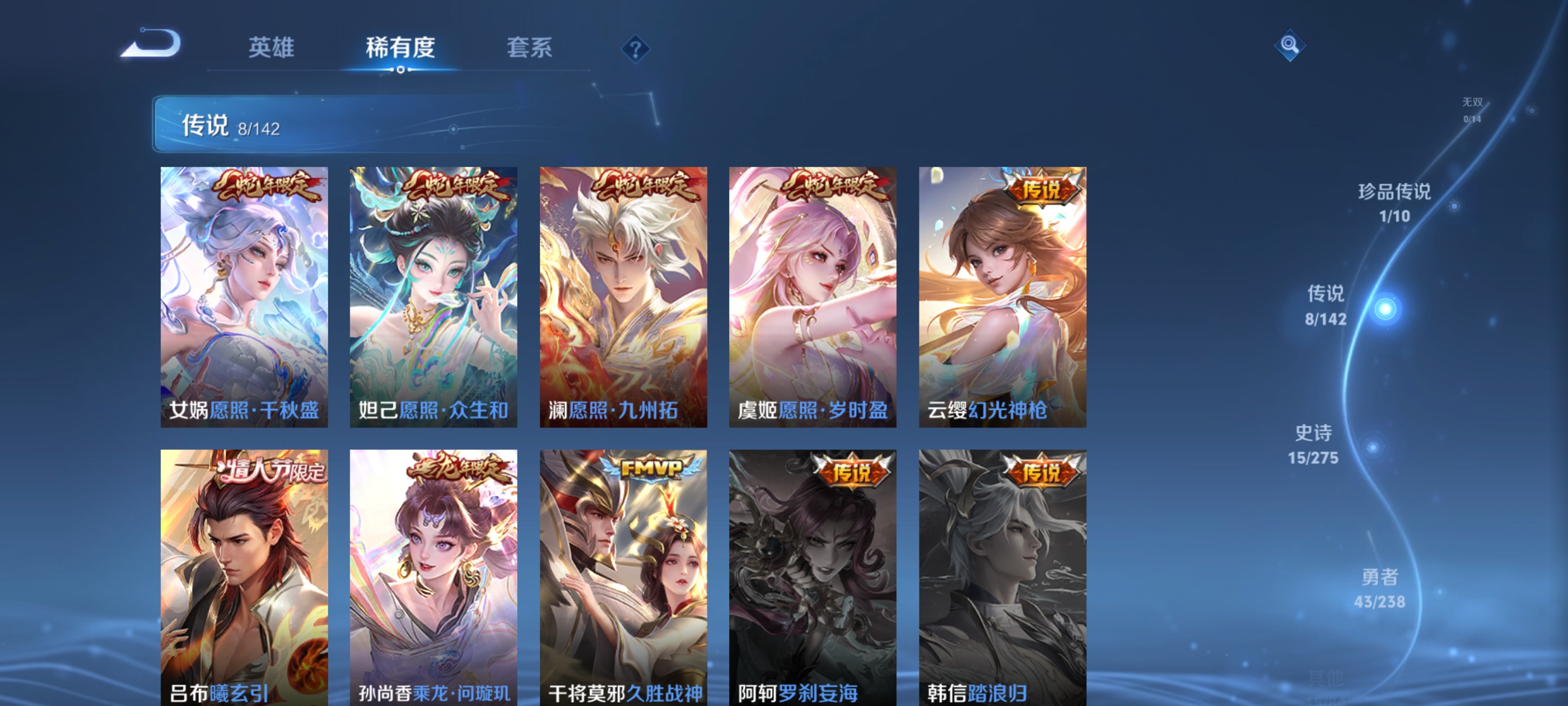Select 无双 rarity in right sidebar
Viewport: 1568px width, 706px height.
click(1473, 109)
